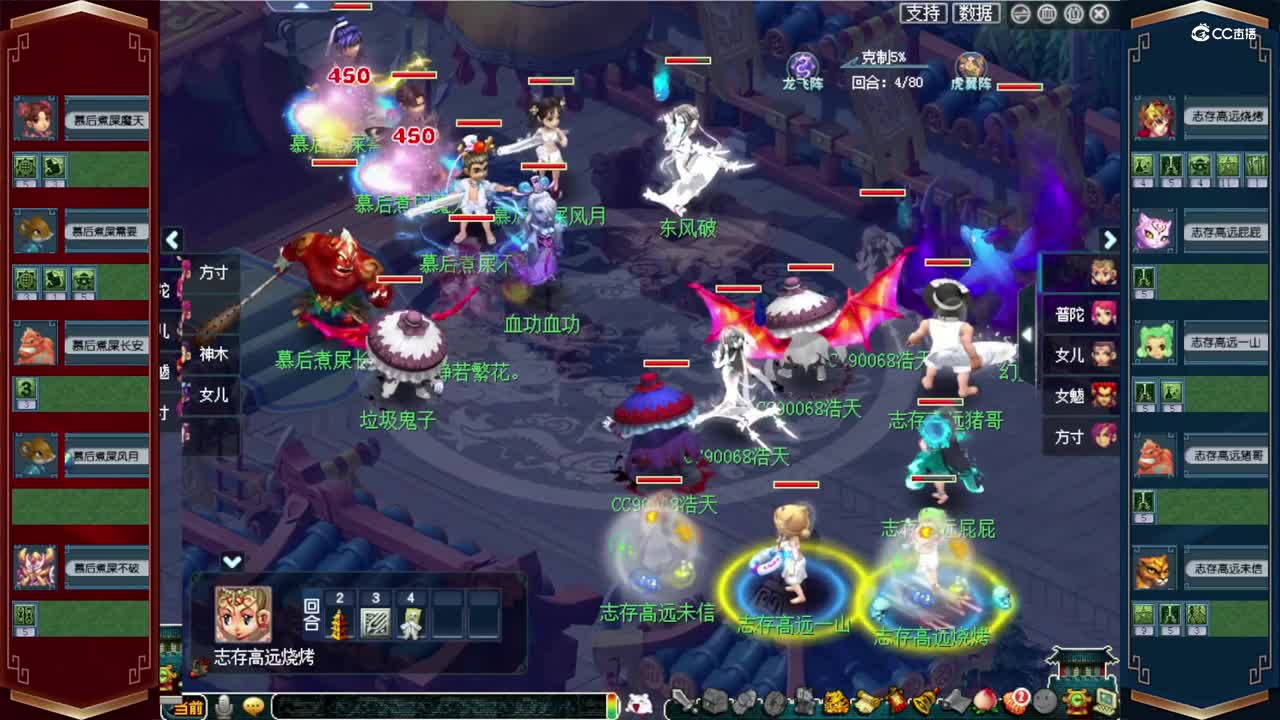Click the right chevron arrow beside the enemy list
The height and width of the screenshot is (720, 1280).
[x=1110, y=240]
